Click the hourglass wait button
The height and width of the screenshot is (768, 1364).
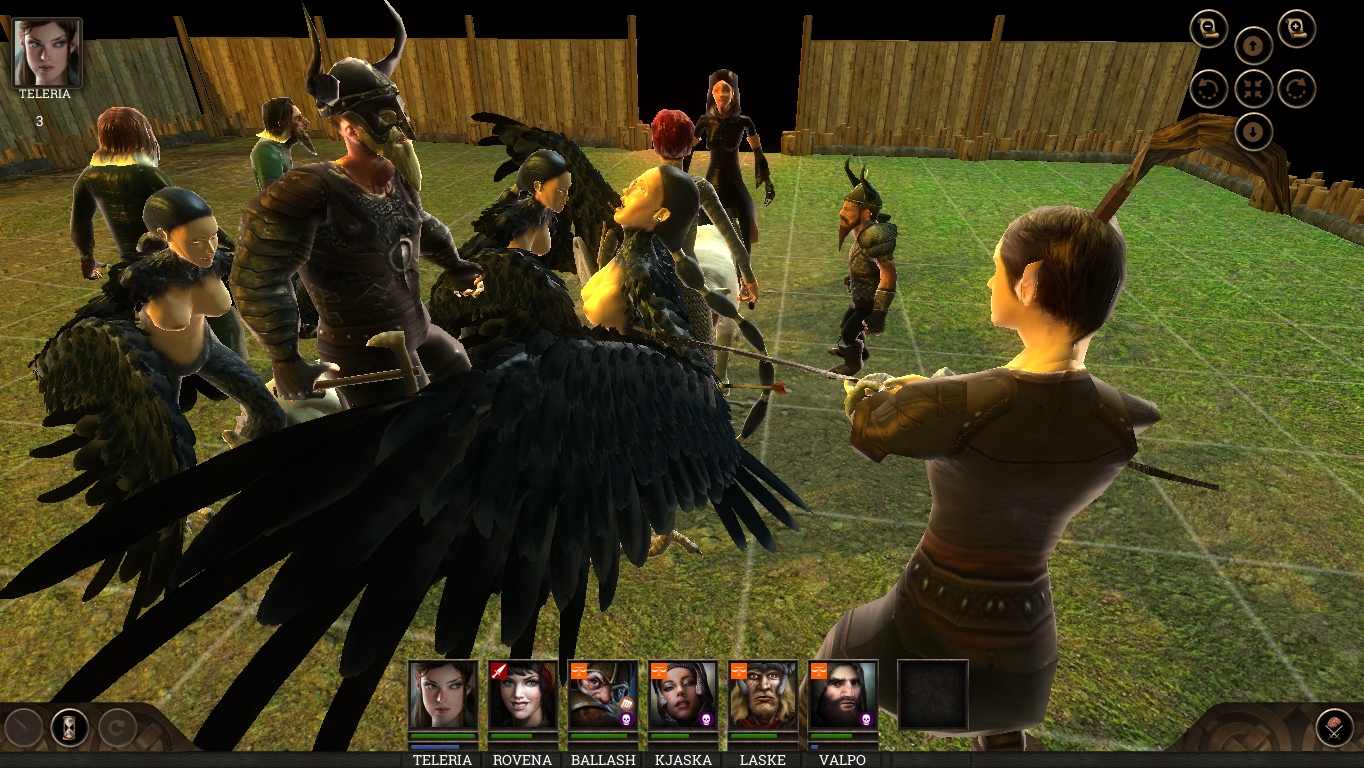pos(70,727)
